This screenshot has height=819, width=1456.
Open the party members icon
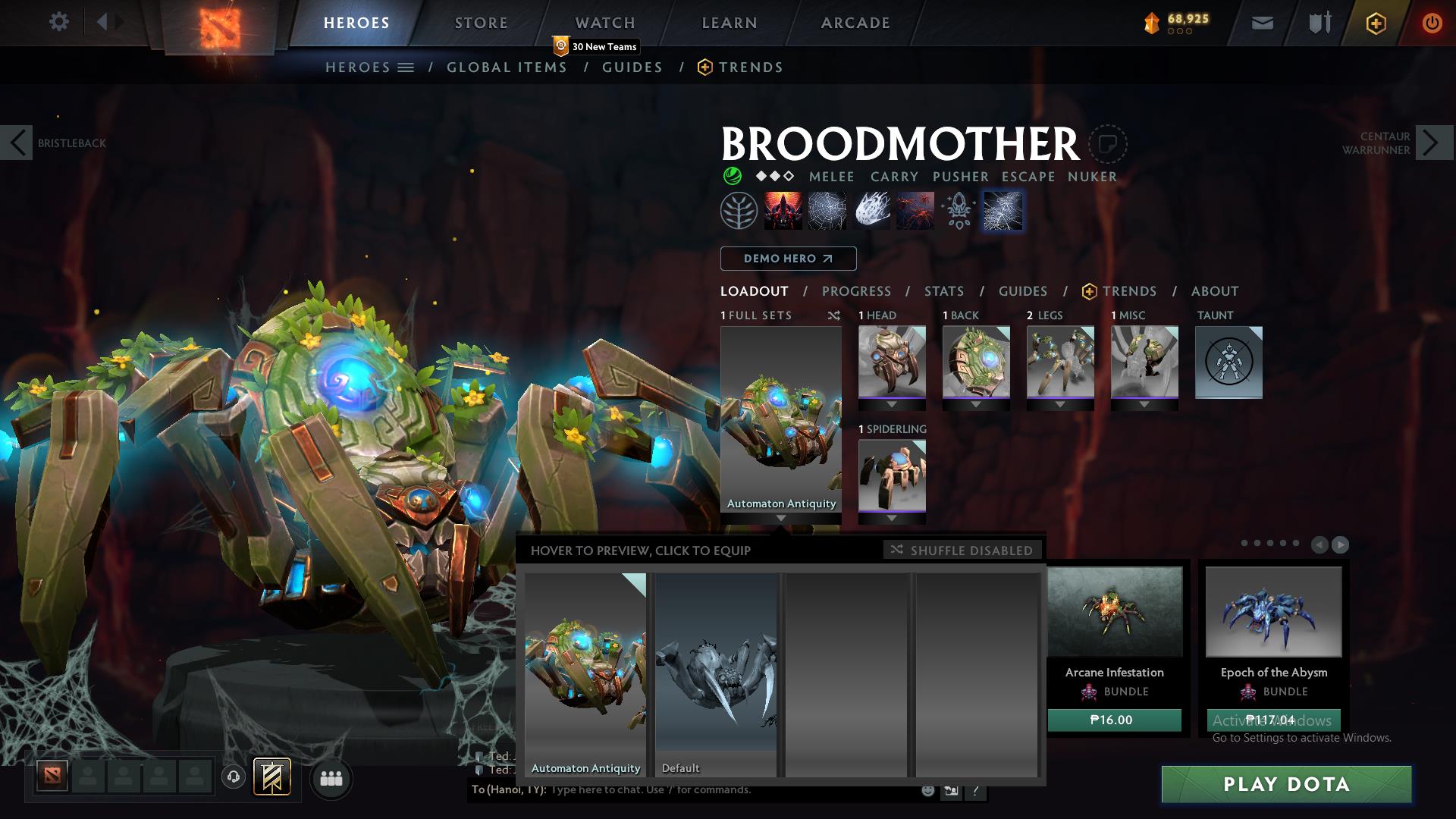[330, 778]
